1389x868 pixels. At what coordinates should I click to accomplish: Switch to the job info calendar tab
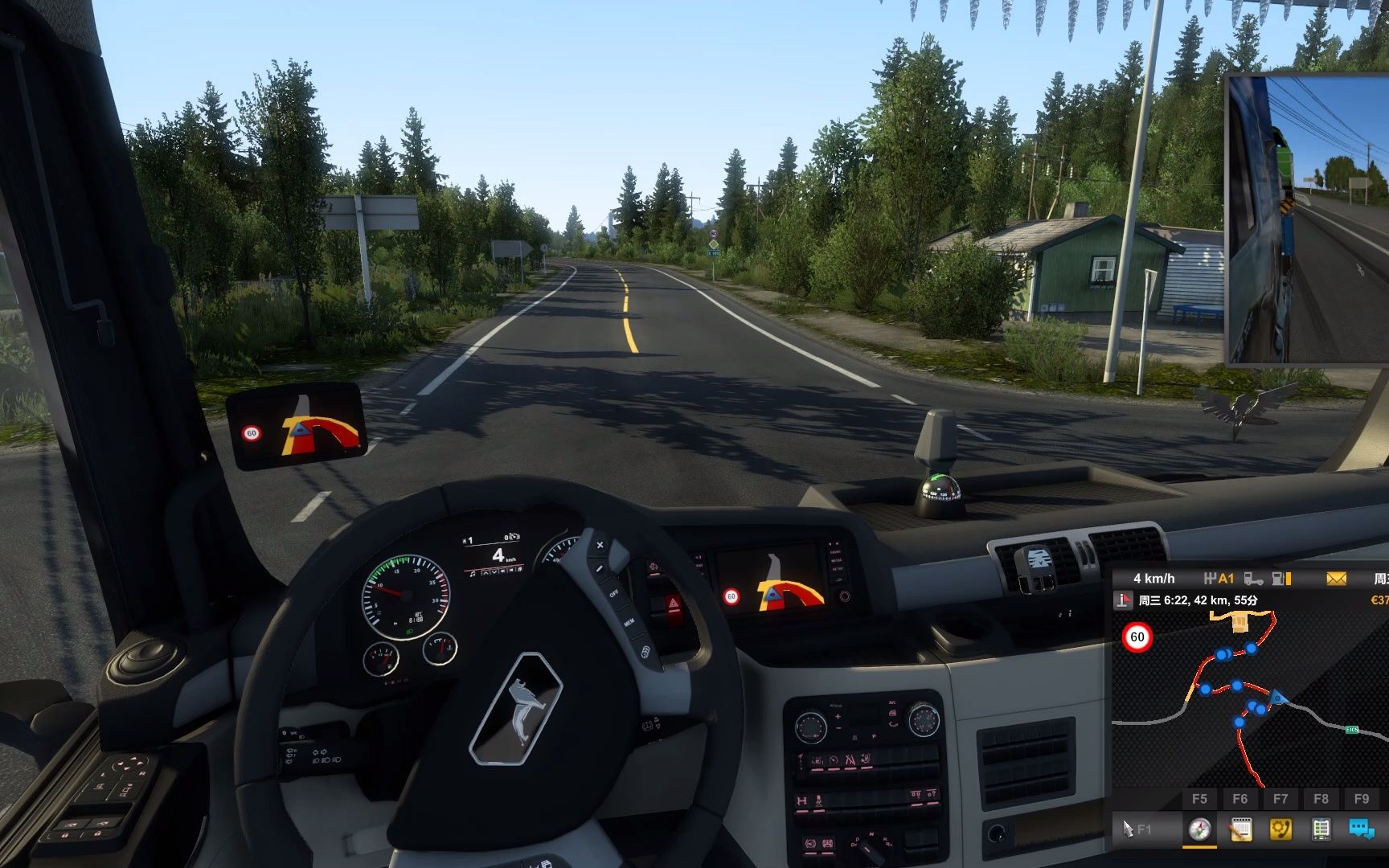point(1240,829)
